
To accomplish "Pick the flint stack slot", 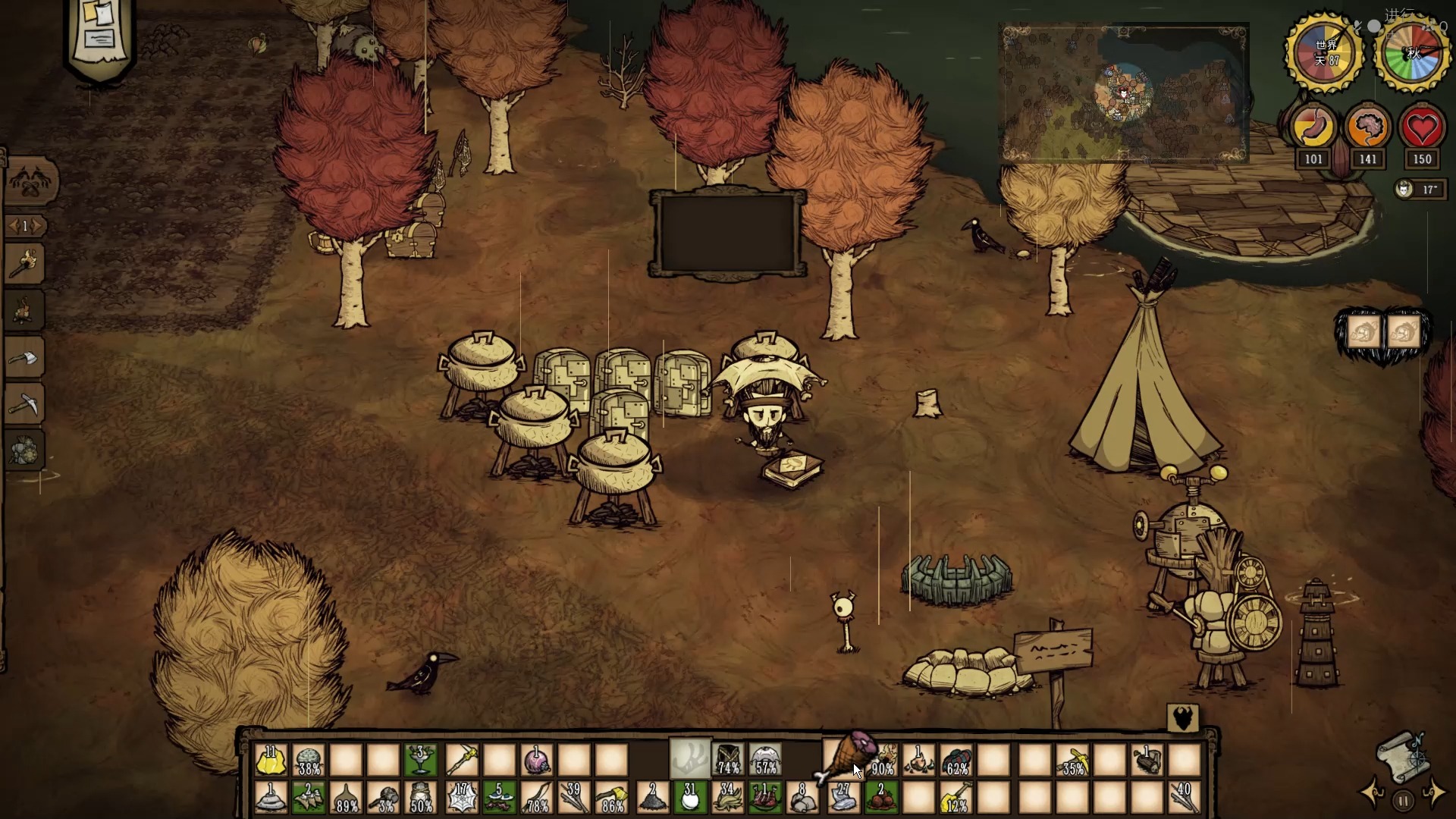I will (842, 798).
